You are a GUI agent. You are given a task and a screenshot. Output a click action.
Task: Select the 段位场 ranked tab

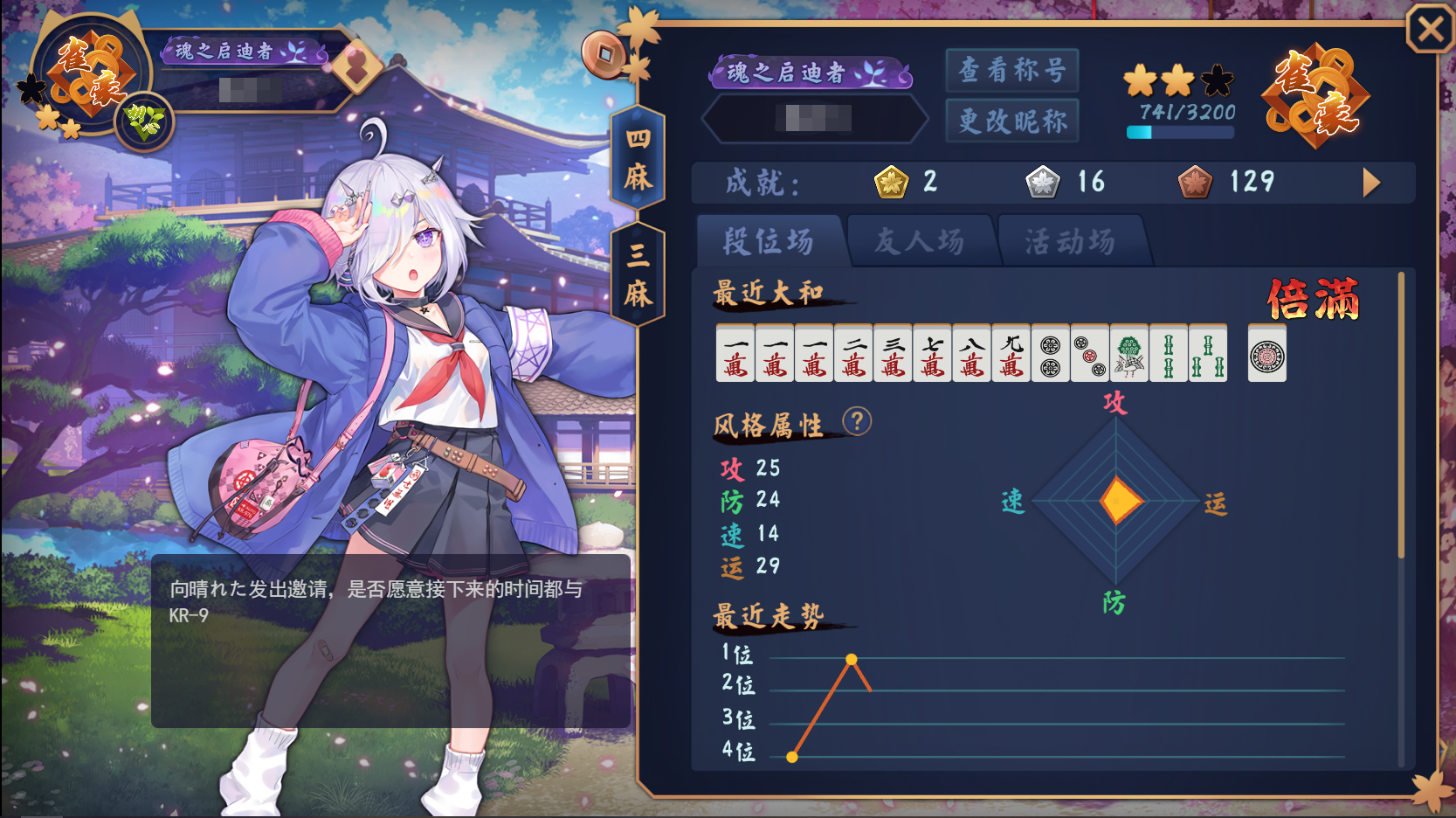pos(768,241)
